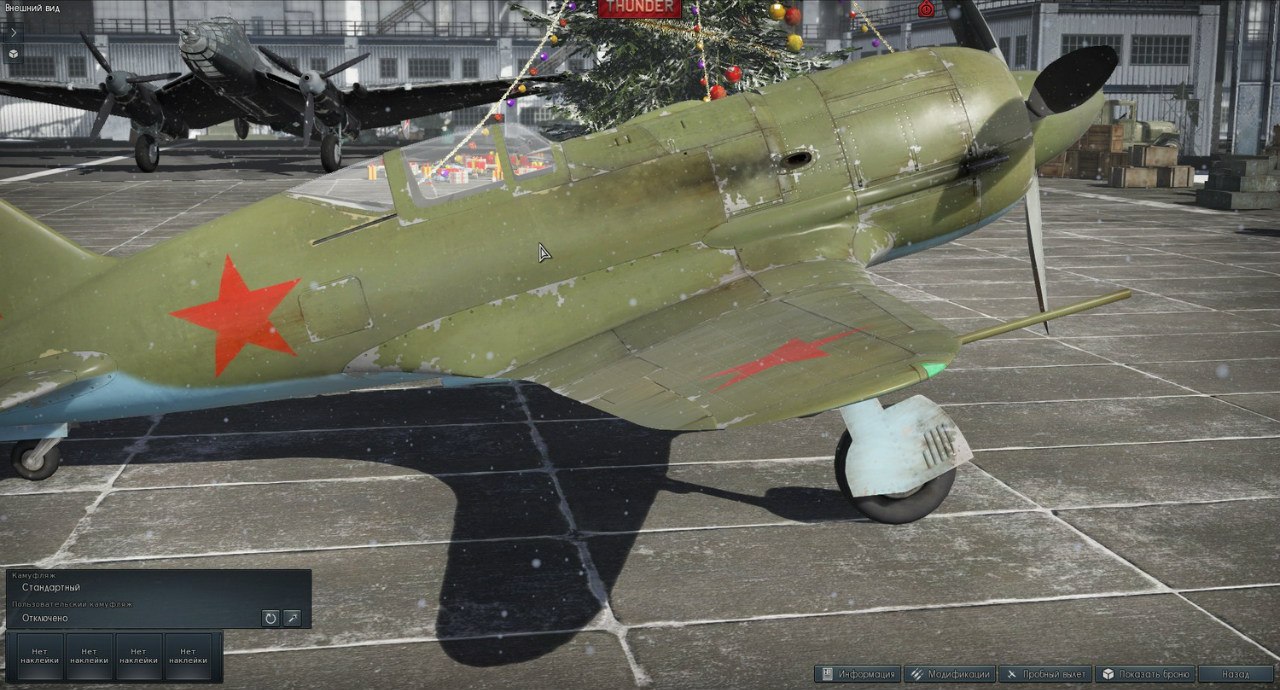Click the eyedropper icon beside the refresh button
1280x690 pixels.
click(292, 618)
